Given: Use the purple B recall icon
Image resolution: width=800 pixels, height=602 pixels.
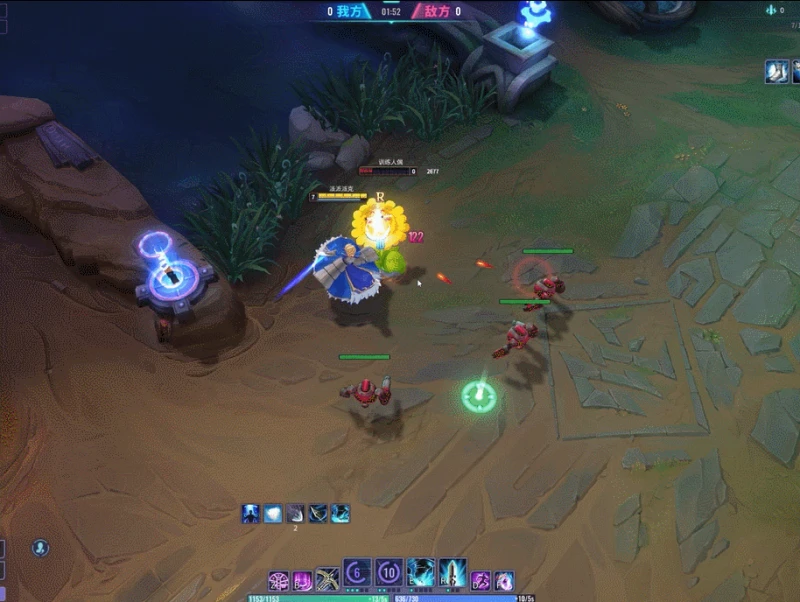Looking at the screenshot, I should [x=302, y=580].
